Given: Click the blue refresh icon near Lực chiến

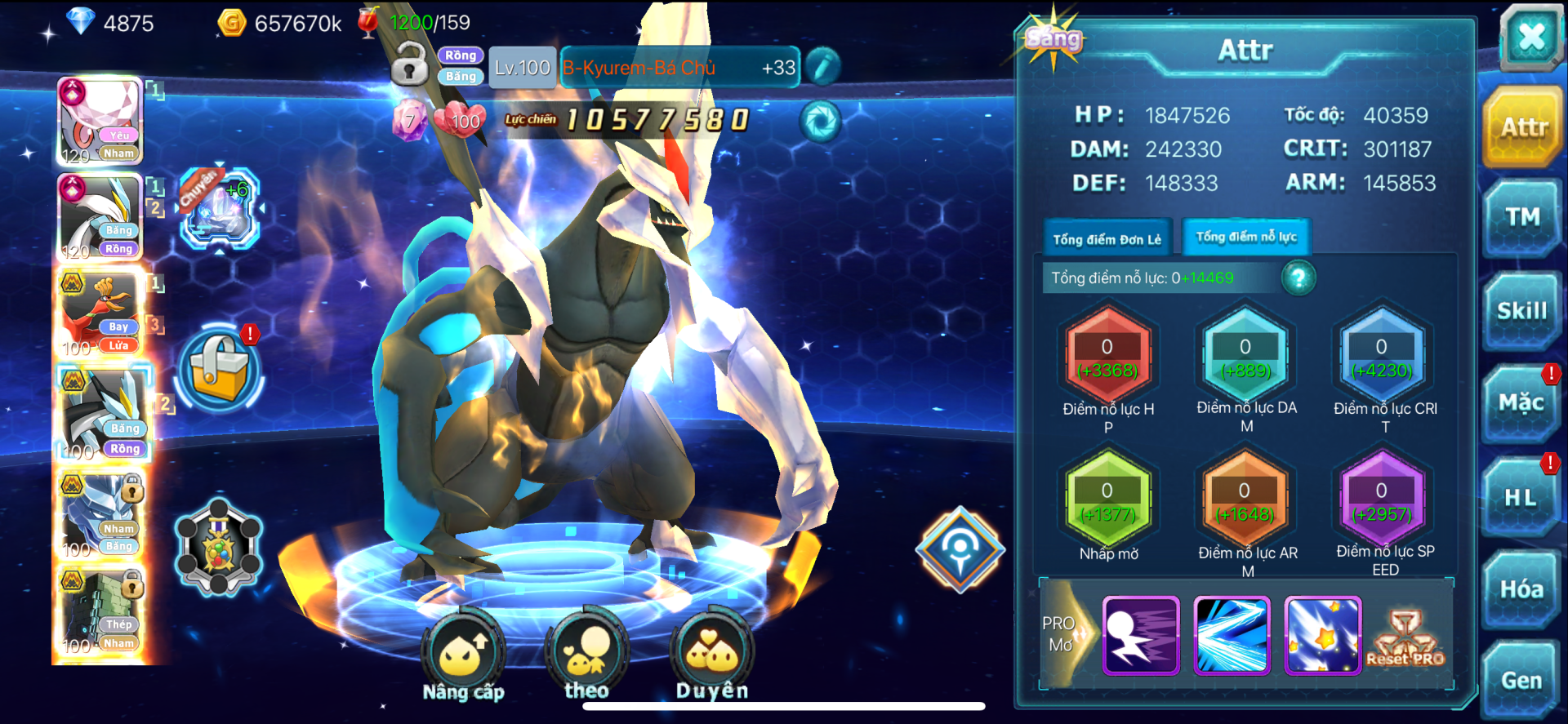Looking at the screenshot, I should click(819, 121).
